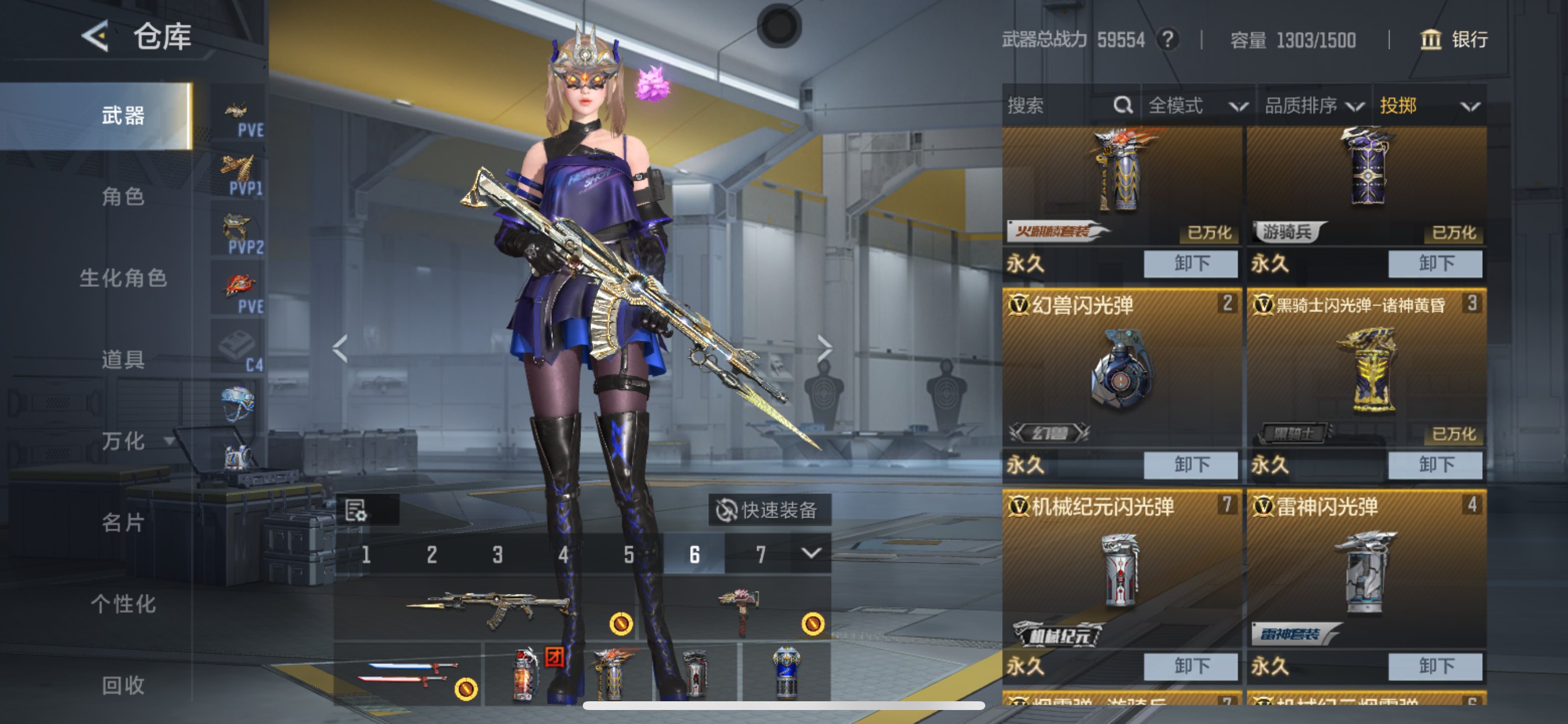Open the 生化角色 category

tap(123, 278)
